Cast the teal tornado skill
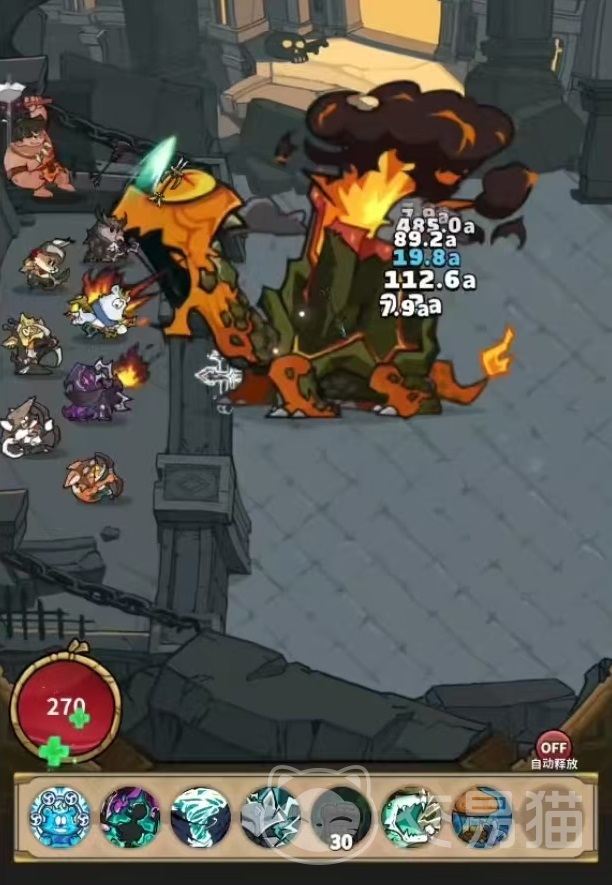612x885 pixels. (x=200, y=817)
